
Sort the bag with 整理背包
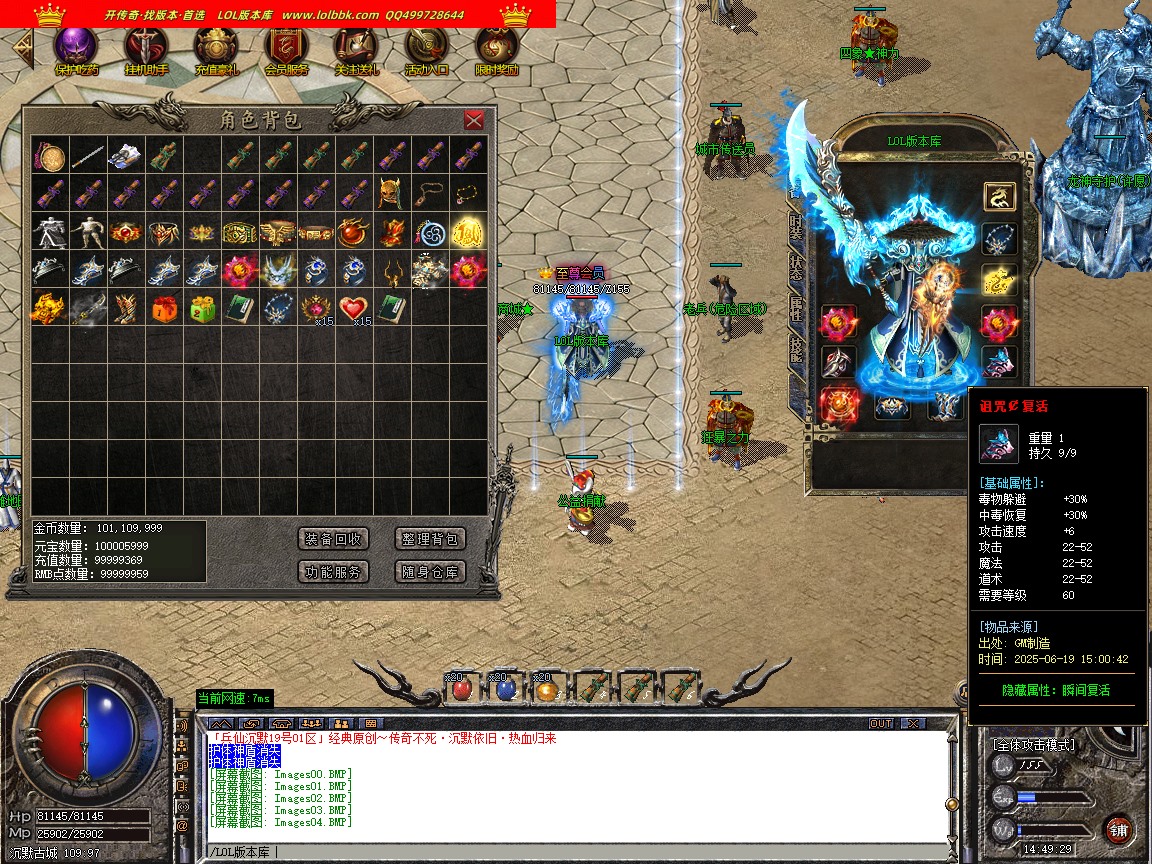pos(431,539)
